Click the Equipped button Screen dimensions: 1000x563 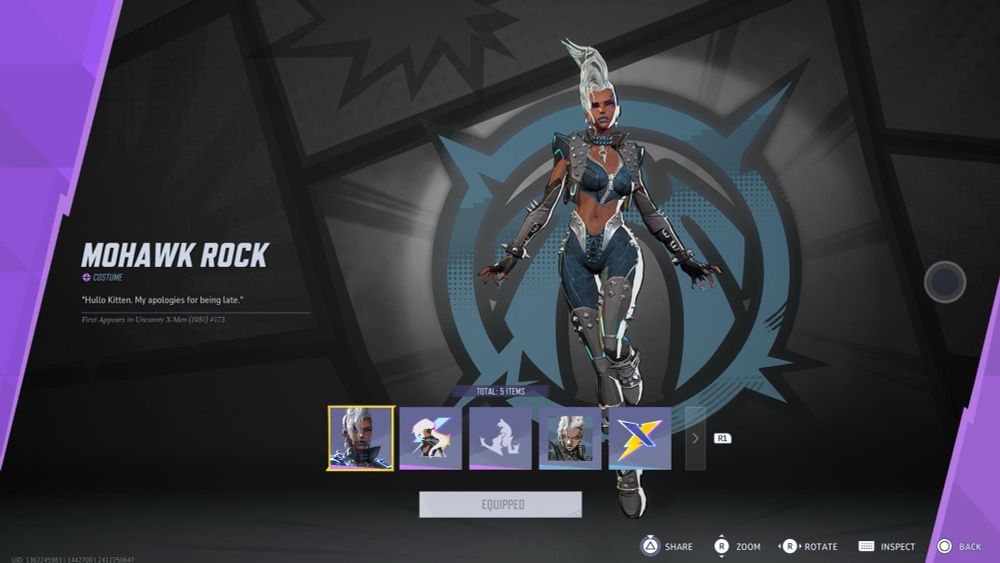point(500,505)
